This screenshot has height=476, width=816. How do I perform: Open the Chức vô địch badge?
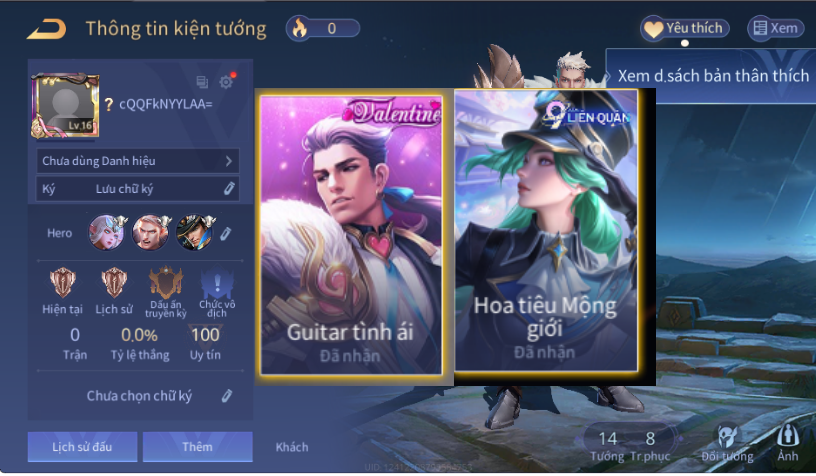coord(216,287)
